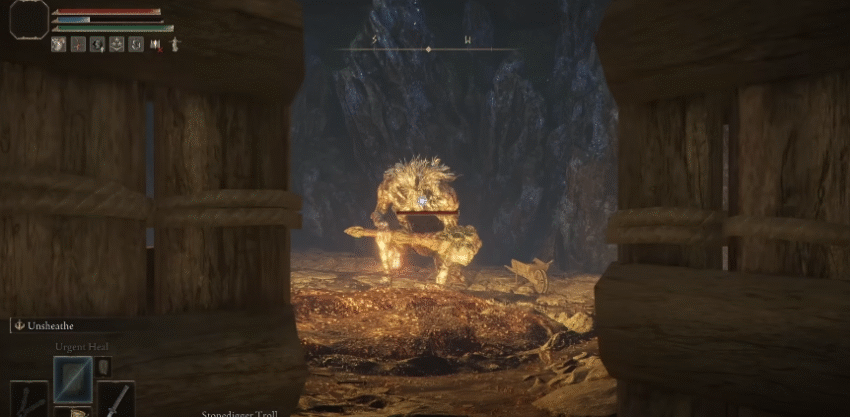Viewport: 850px width, 417px height.
Task: Click the standing figure status icon
Action: [175, 44]
